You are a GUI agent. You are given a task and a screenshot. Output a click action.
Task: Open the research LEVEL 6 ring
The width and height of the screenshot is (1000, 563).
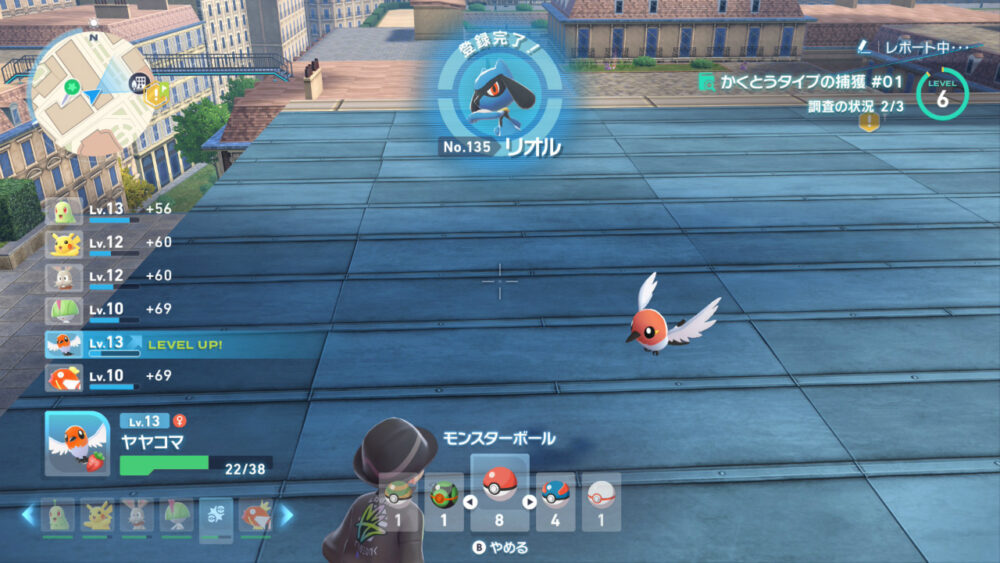click(941, 94)
